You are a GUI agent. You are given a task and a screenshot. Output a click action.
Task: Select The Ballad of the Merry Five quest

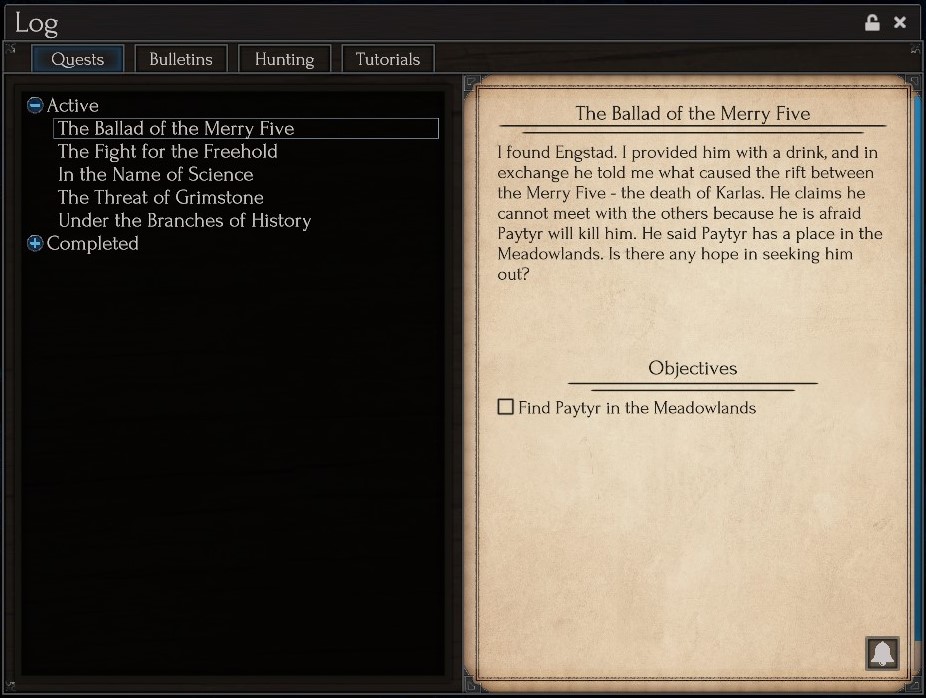176,128
